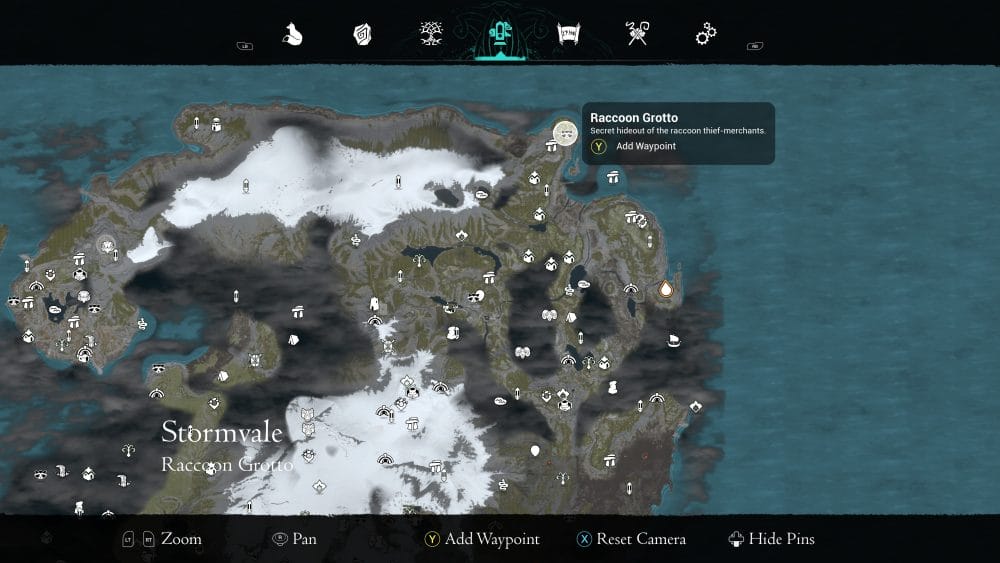Click the orange flame drop map marker
Image resolution: width=1000 pixels, height=563 pixels.
click(666, 290)
